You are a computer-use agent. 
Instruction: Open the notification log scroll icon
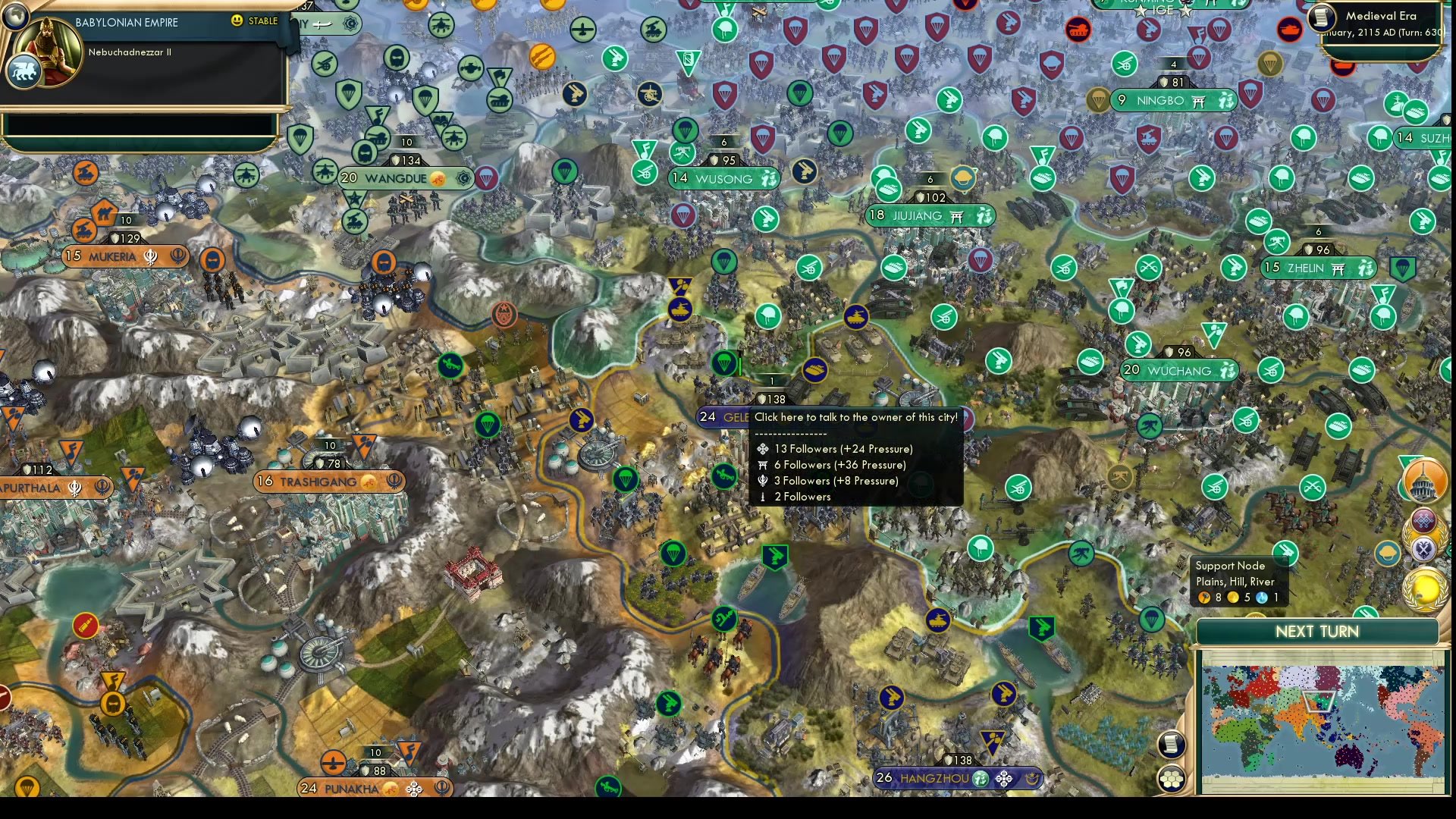click(x=1172, y=745)
